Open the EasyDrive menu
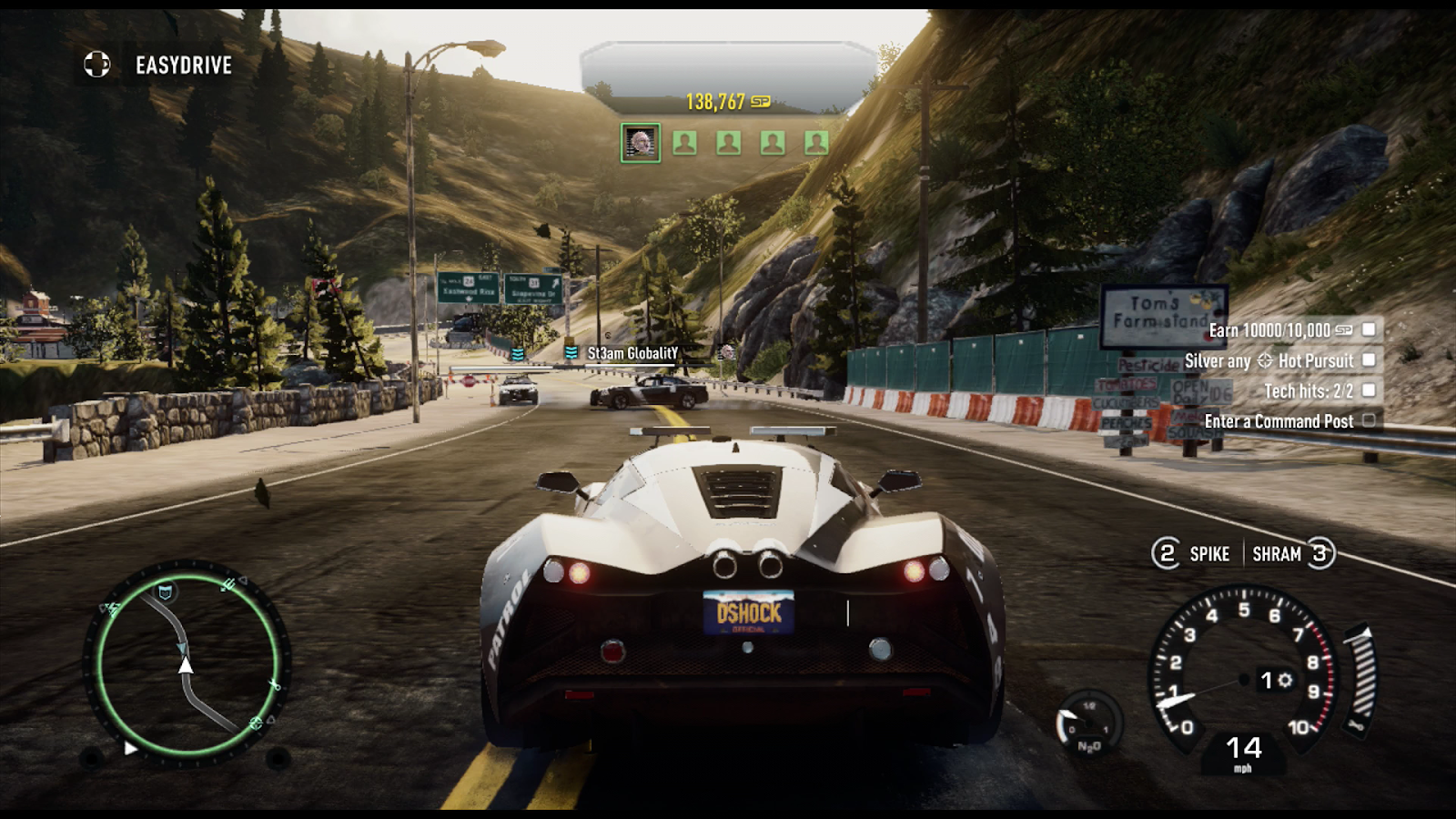The width and height of the screenshot is (1456, 819). point(159,65)
